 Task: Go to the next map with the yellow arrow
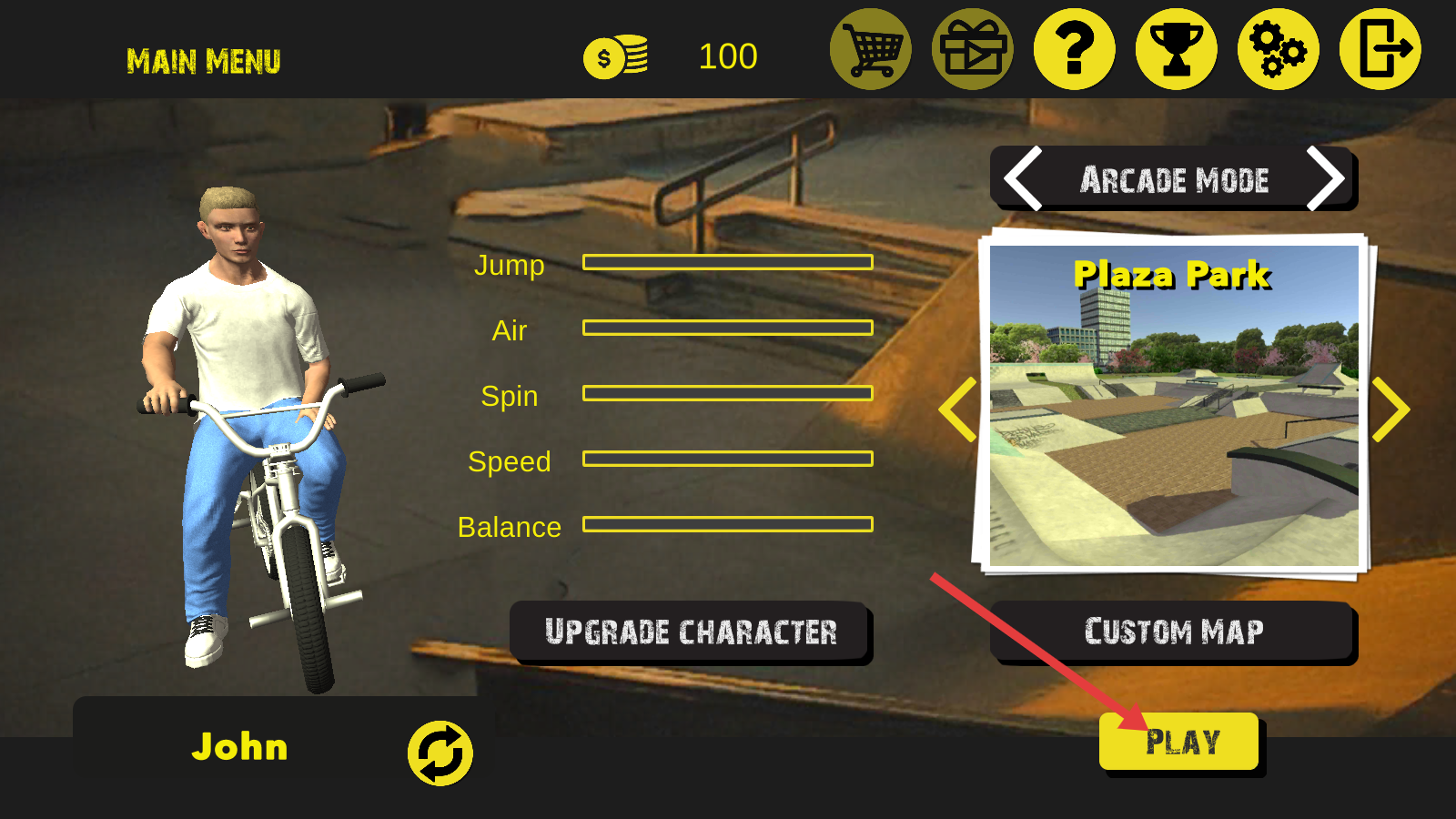[1390, 409]
